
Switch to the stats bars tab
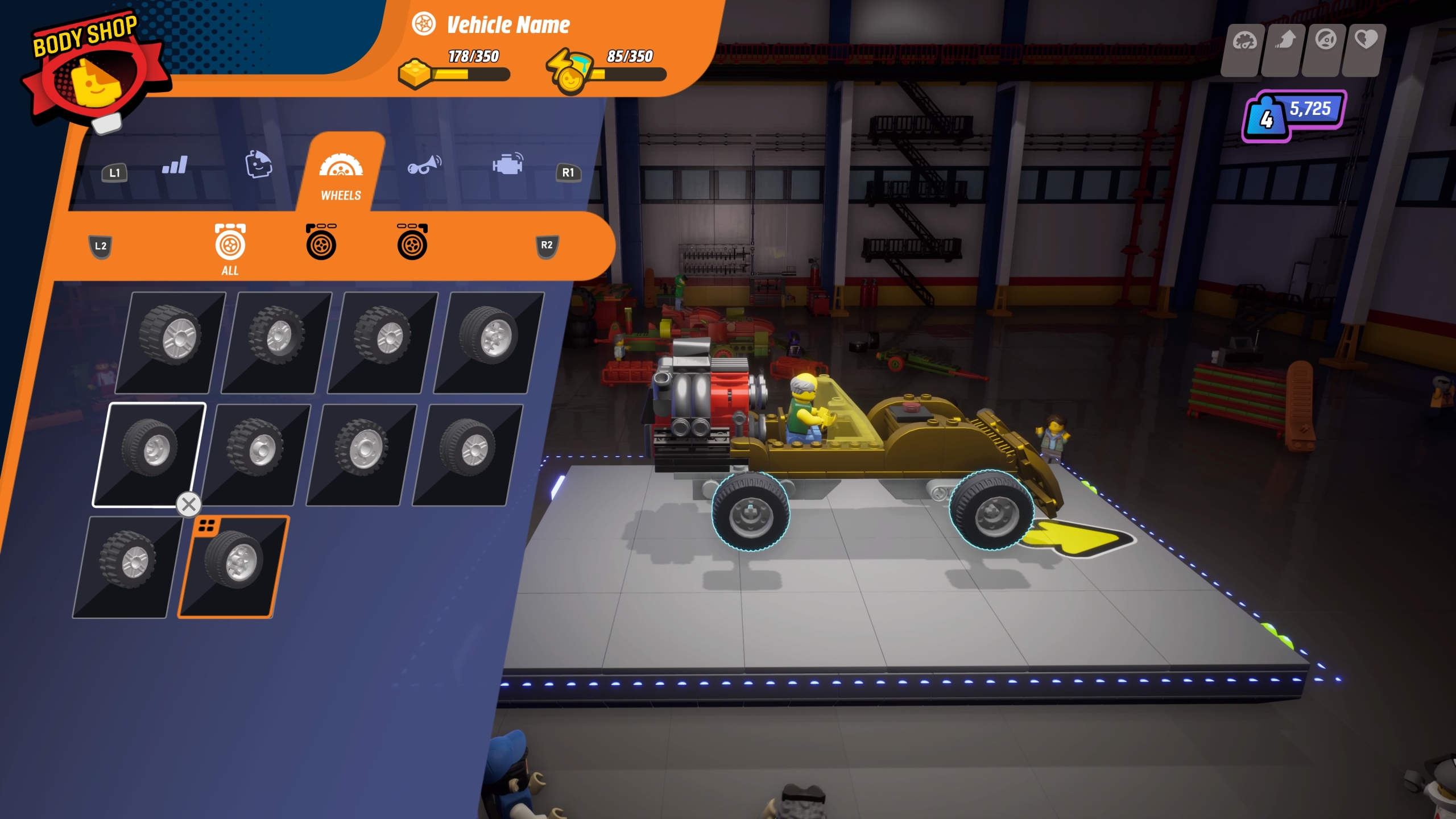[x=175, y=166]
